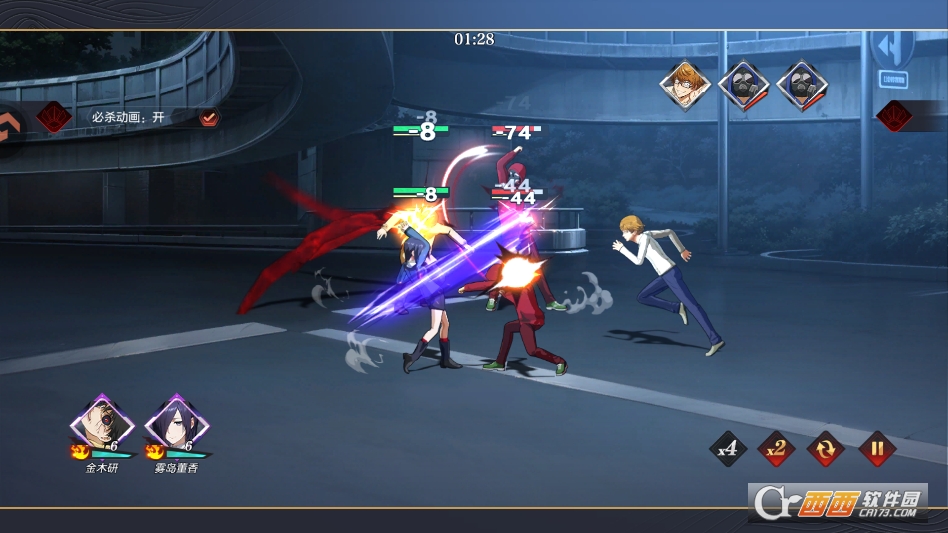Select the orange-haired enemy portrait with glasses
The width and height of the screenshot is (948, 533).
(x=685, y=86)
